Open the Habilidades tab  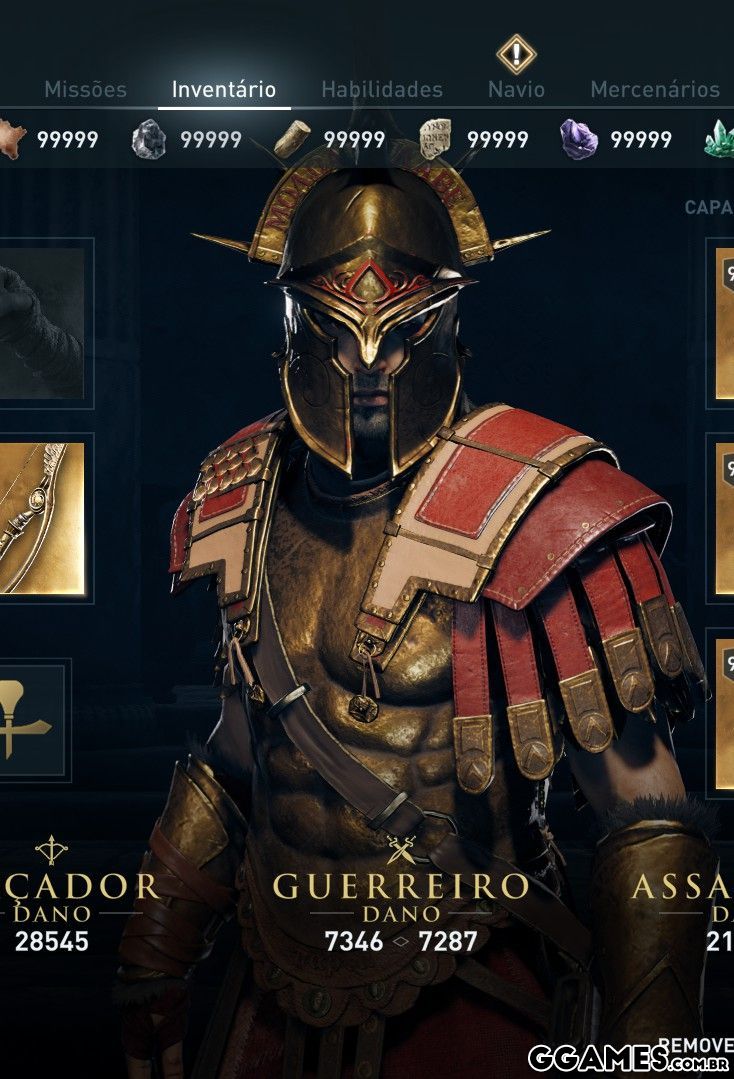click(382, 89)
